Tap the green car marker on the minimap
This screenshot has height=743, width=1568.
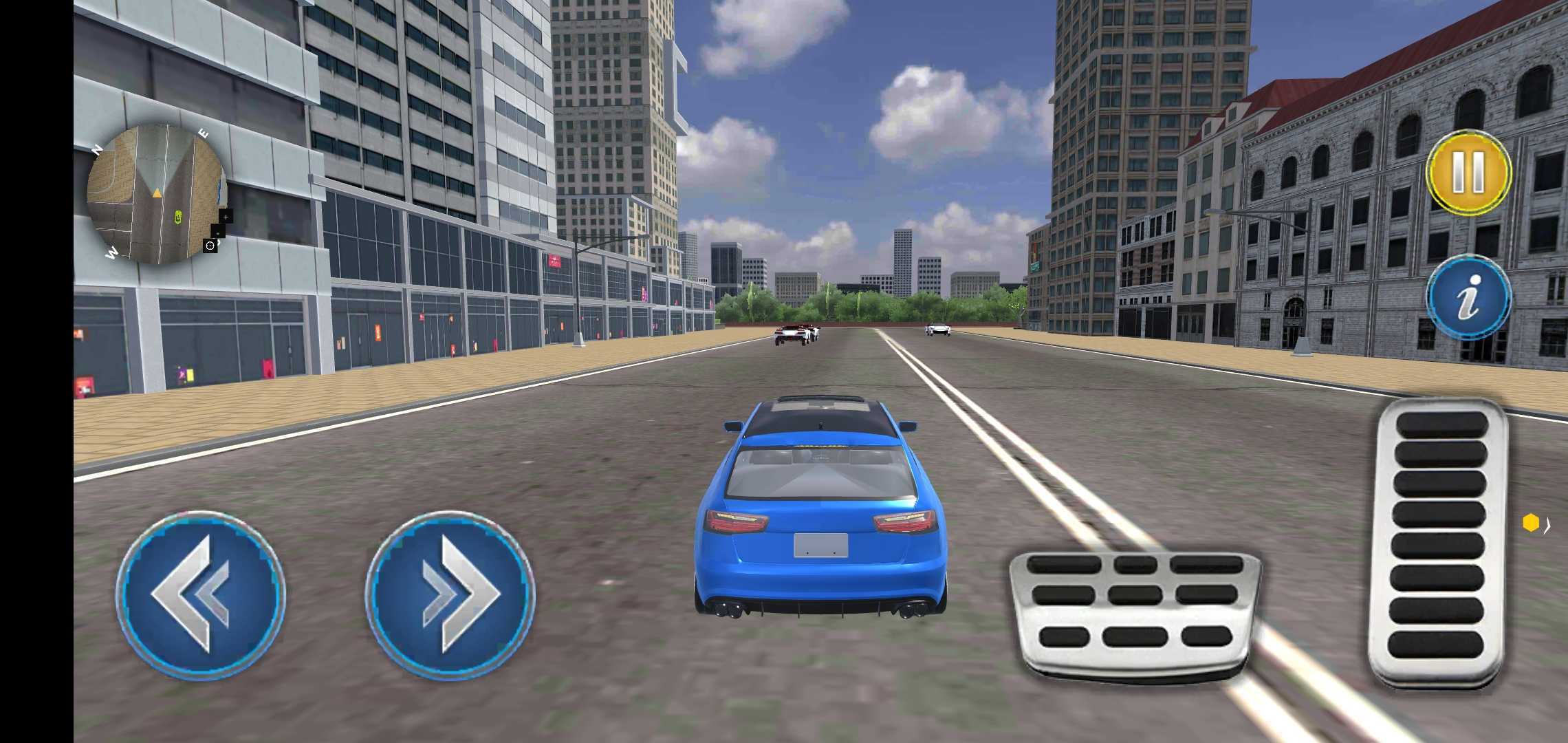coord(178,217)
